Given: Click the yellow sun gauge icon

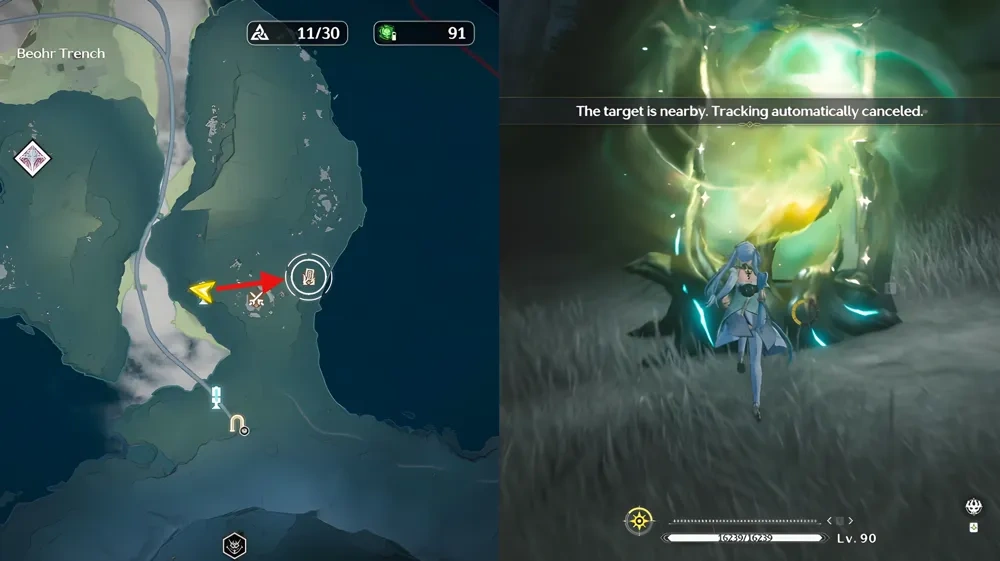Looking at the screenshot, I should point(639,520).
